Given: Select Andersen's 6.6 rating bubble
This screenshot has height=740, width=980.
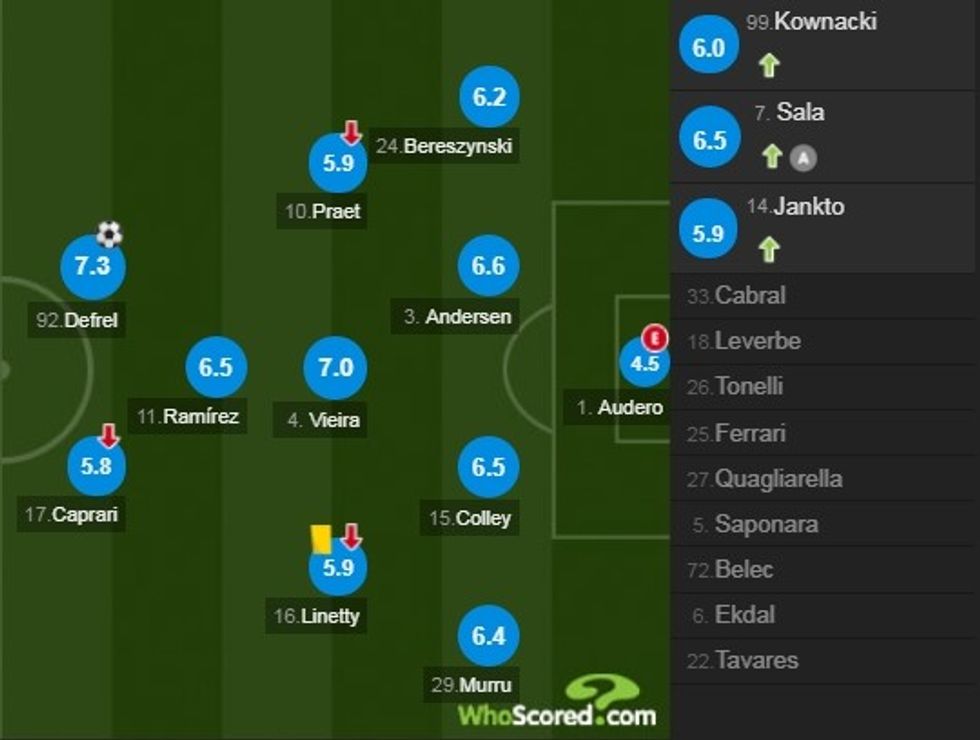Looking at the screenshot, I should [x=488, y=267].
